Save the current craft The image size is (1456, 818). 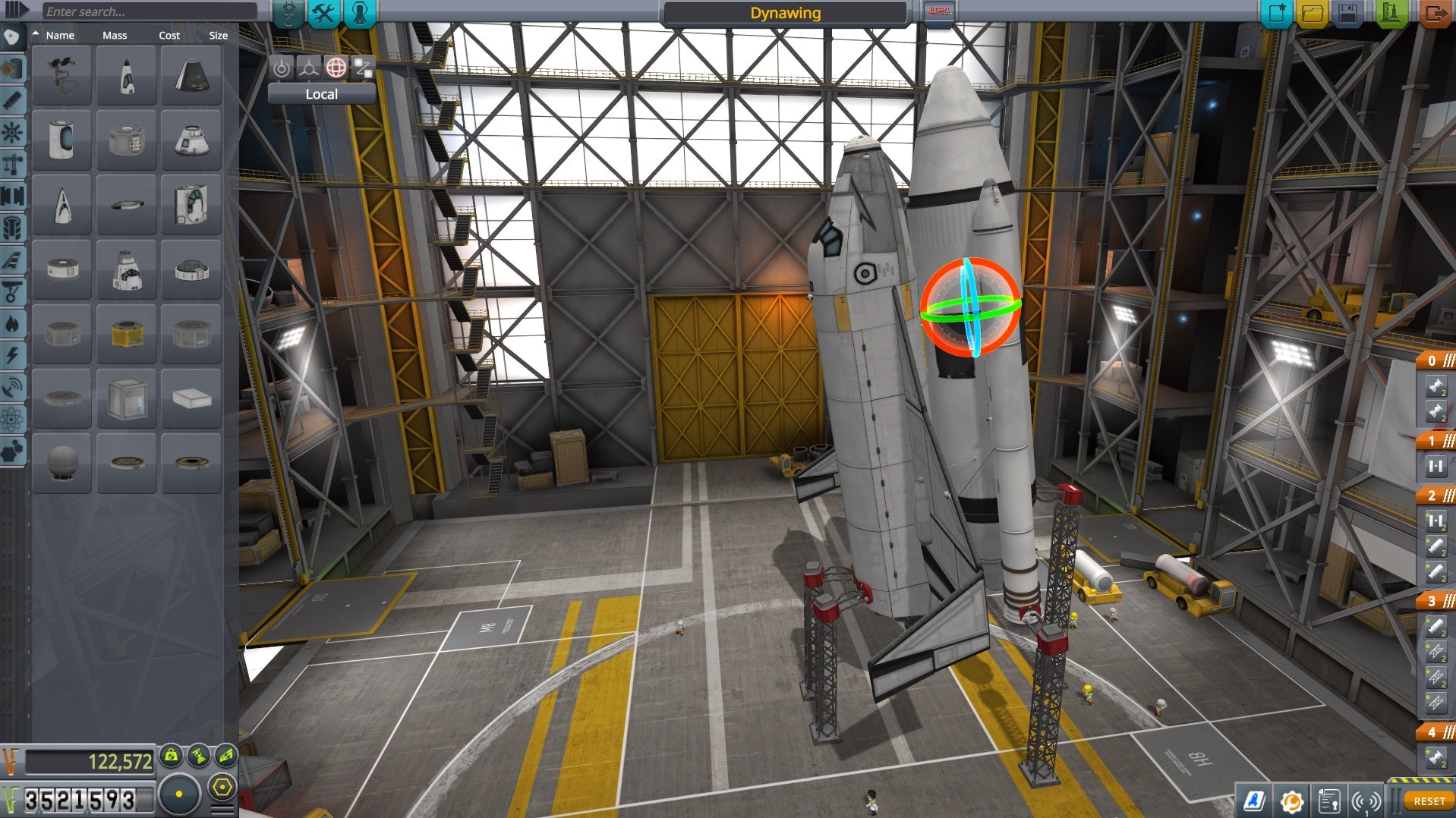tap(1348, 12)
